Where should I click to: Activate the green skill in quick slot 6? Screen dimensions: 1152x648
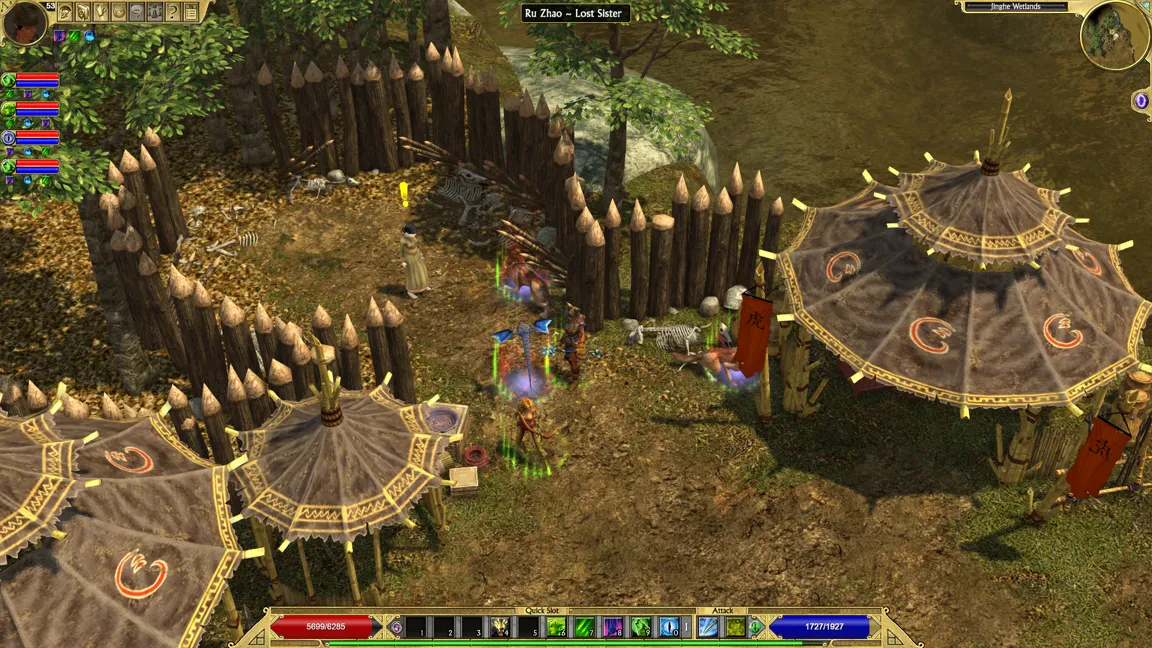click(x=556, y=627)
